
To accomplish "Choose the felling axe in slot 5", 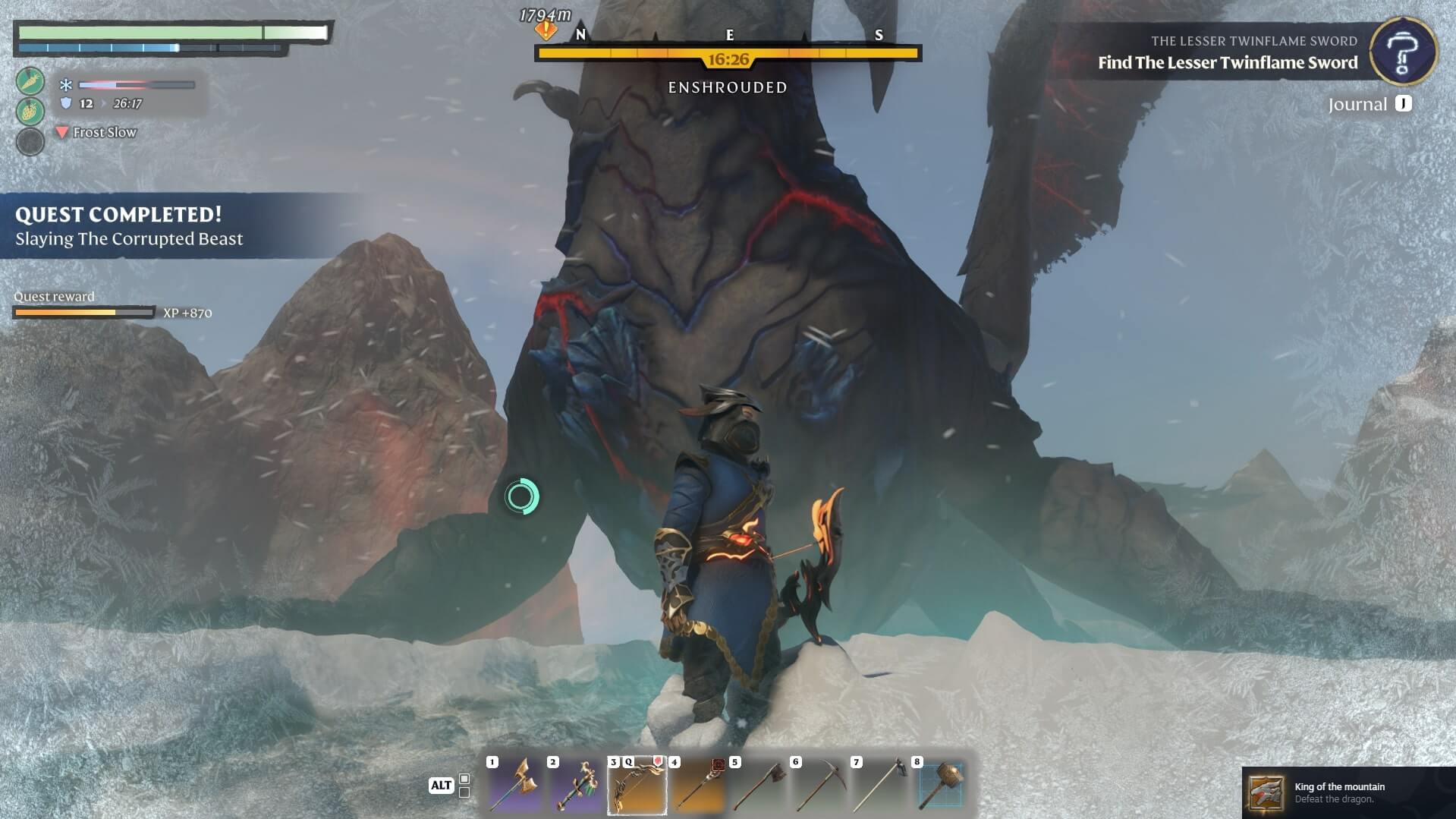I will (758, 785).
